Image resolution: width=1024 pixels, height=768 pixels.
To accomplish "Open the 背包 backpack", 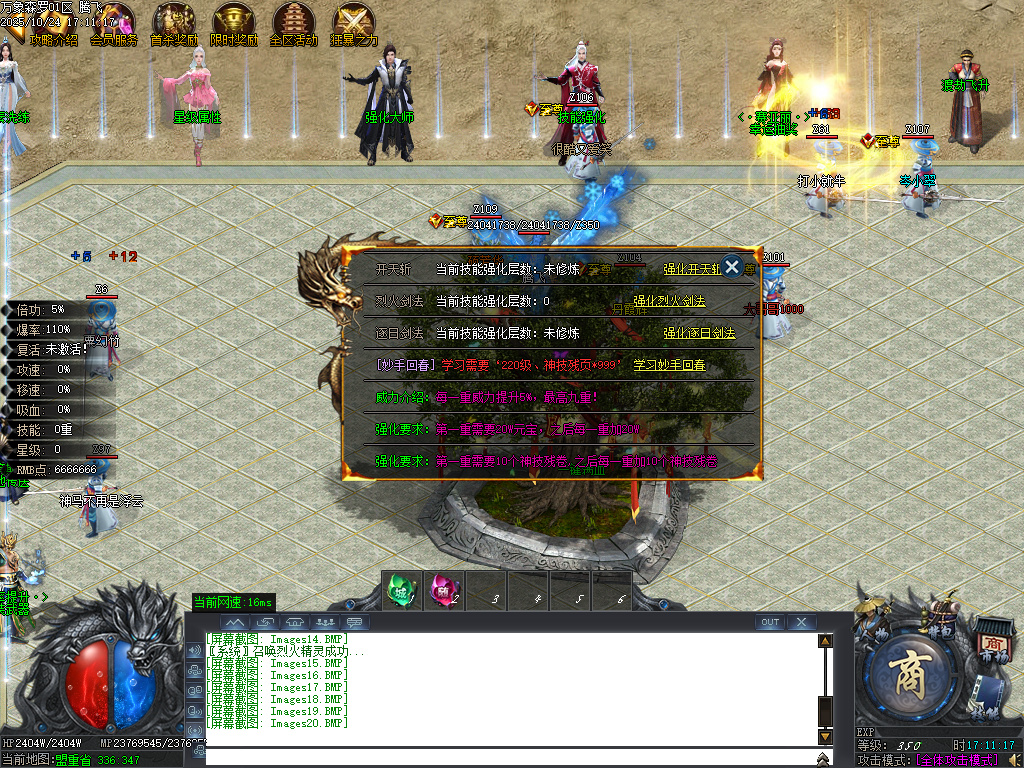I will click(940, 615).
